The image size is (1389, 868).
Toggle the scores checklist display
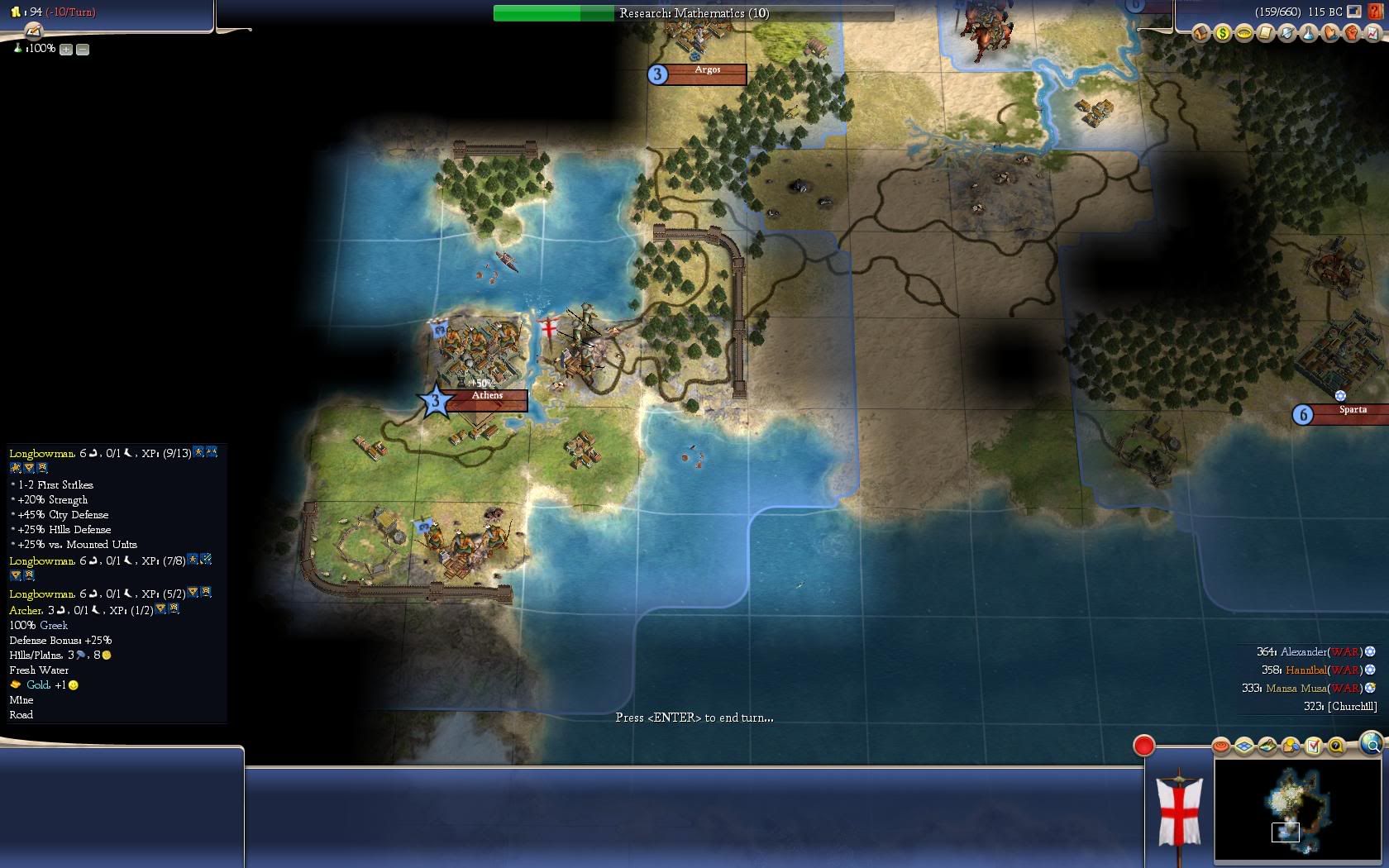[1313, 746]
